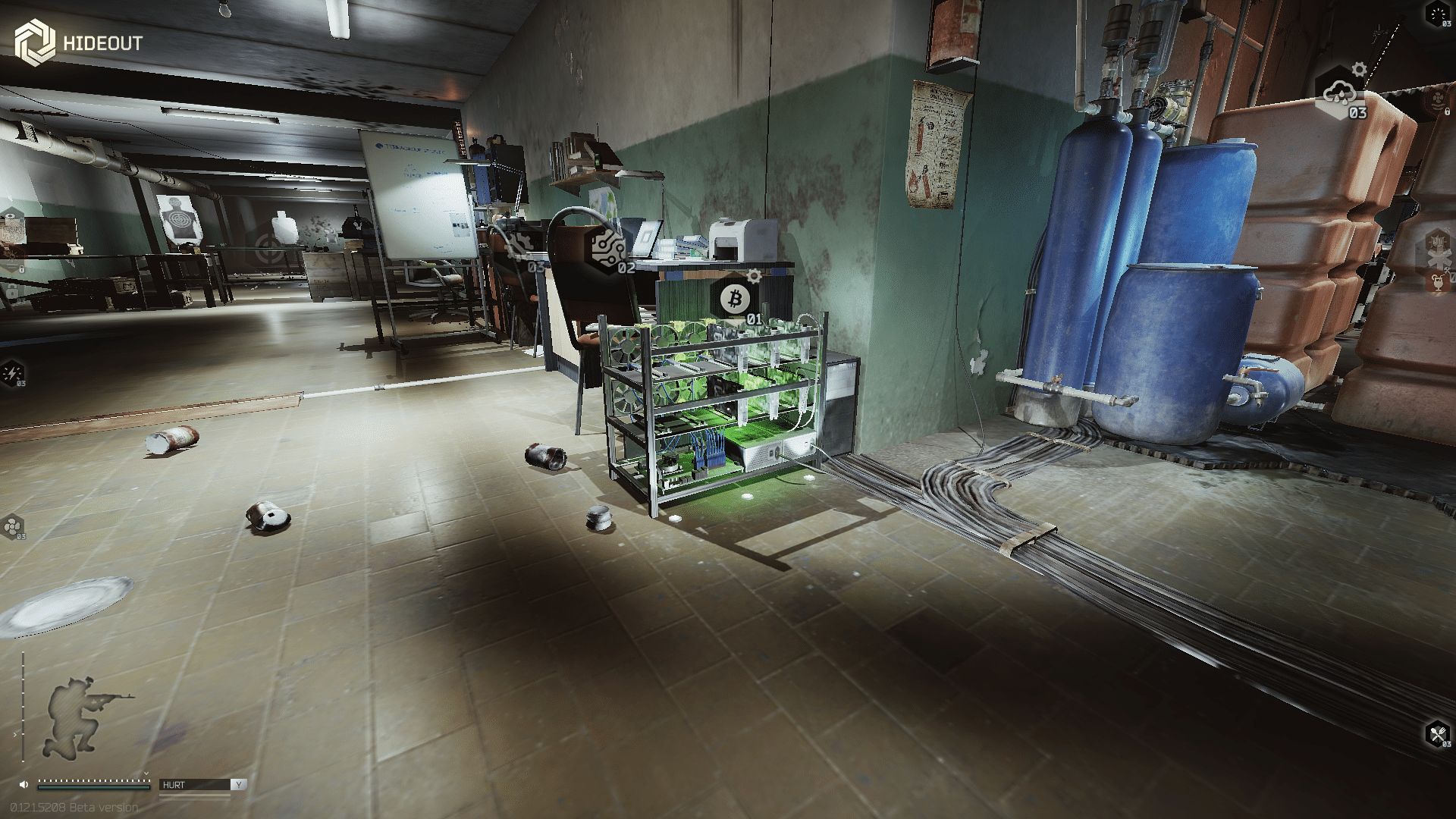Open the Booze Generator cocktail icon
The width and height of the screenshot is (1456, 819).
(x=1437, y=282)
